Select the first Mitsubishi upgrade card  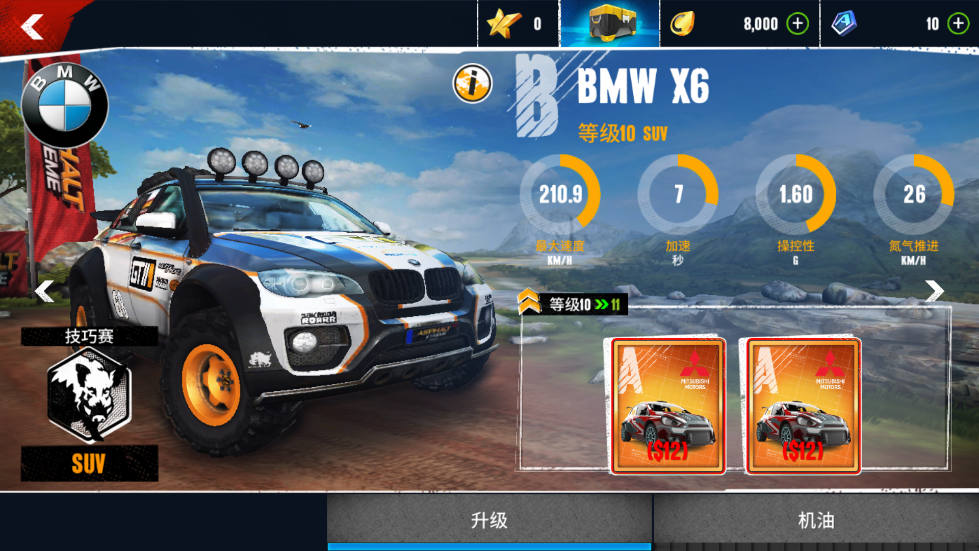pyautogui.click(x=667, y=405)
